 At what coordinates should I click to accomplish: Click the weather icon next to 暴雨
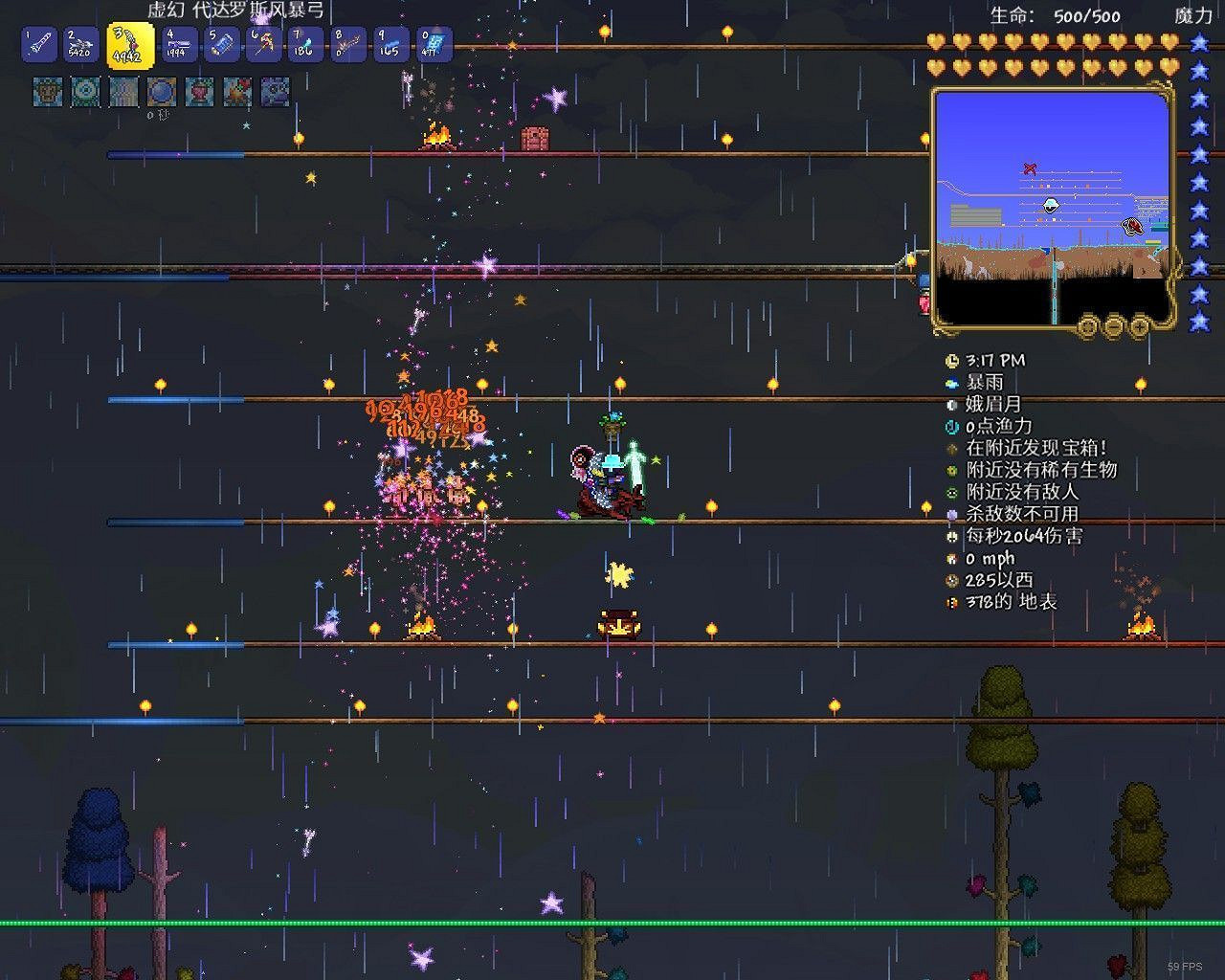tap(950, 382)
